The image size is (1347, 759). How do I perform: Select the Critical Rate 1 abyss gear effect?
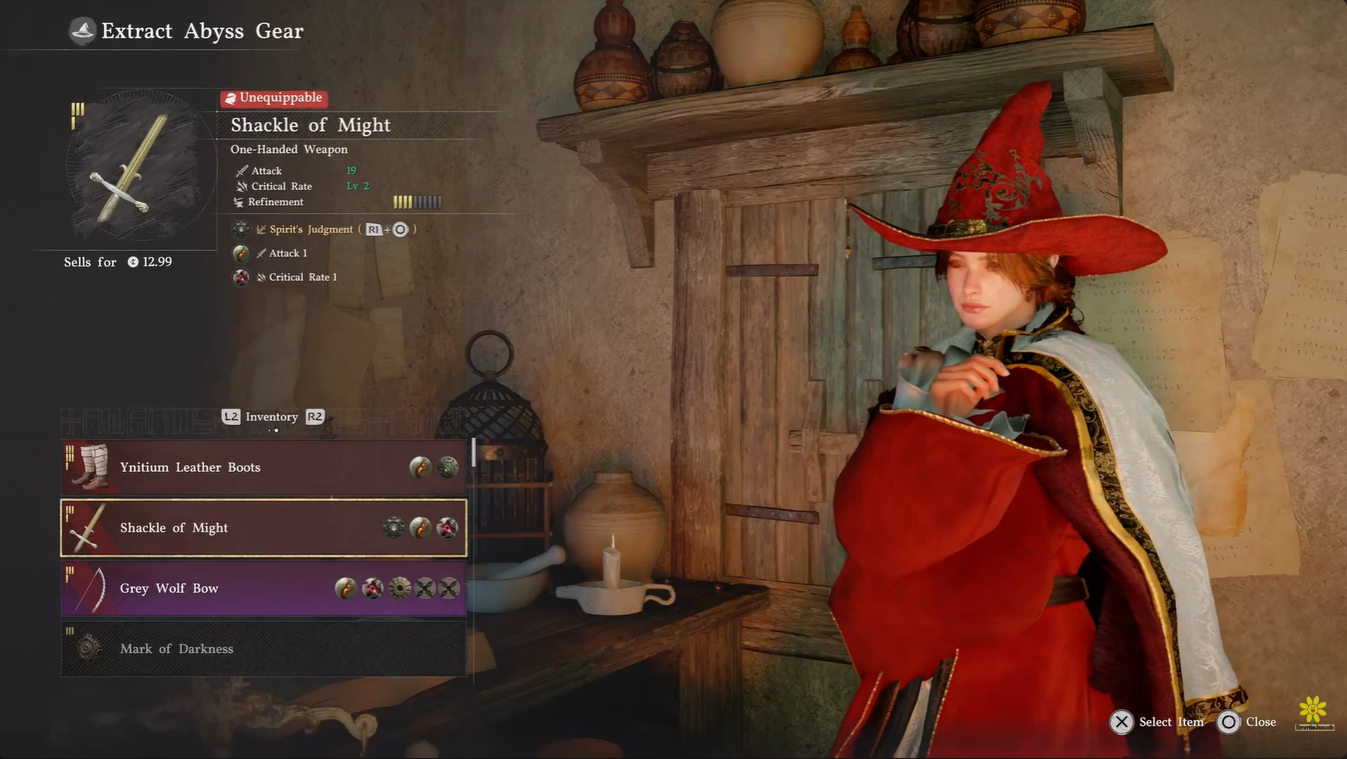point(302,277)
